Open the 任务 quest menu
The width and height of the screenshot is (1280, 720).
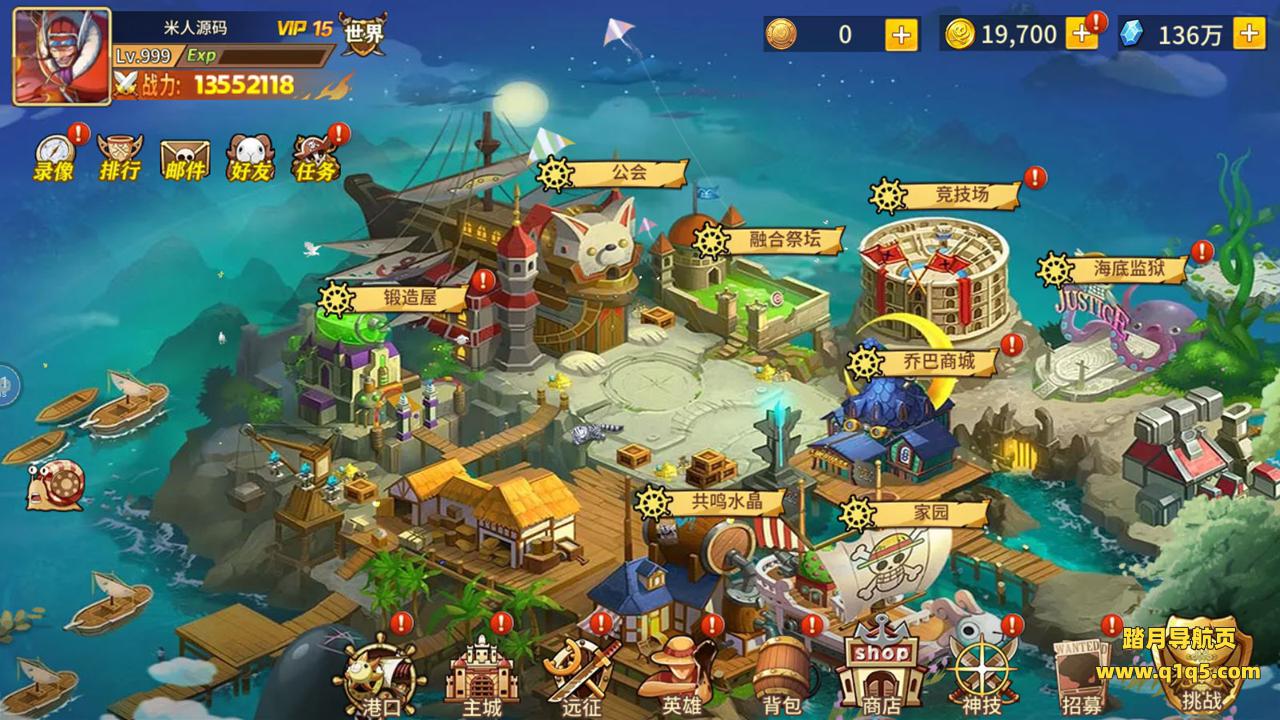315,158
